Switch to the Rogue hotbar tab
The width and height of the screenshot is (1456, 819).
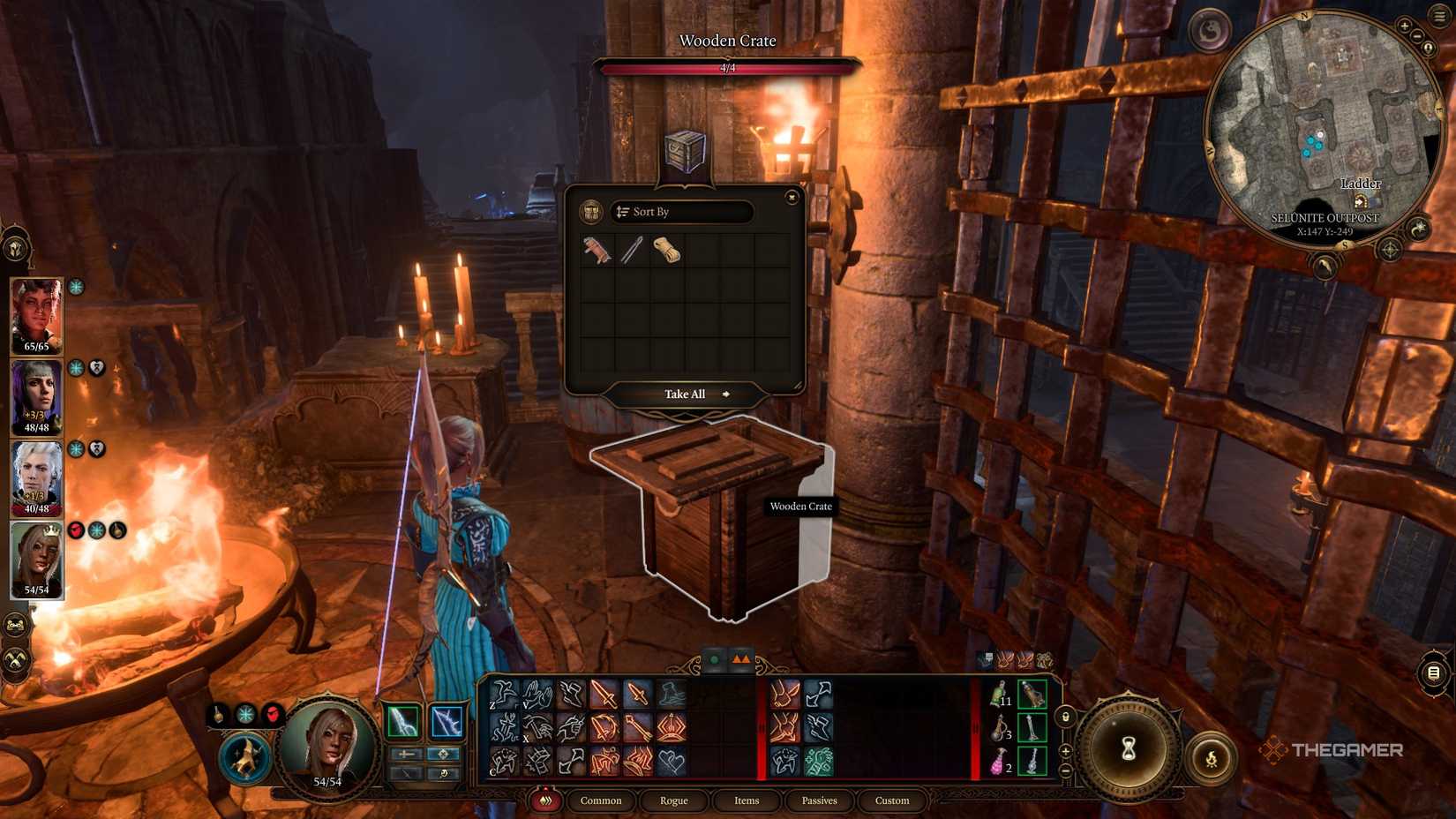click(673, 800)
